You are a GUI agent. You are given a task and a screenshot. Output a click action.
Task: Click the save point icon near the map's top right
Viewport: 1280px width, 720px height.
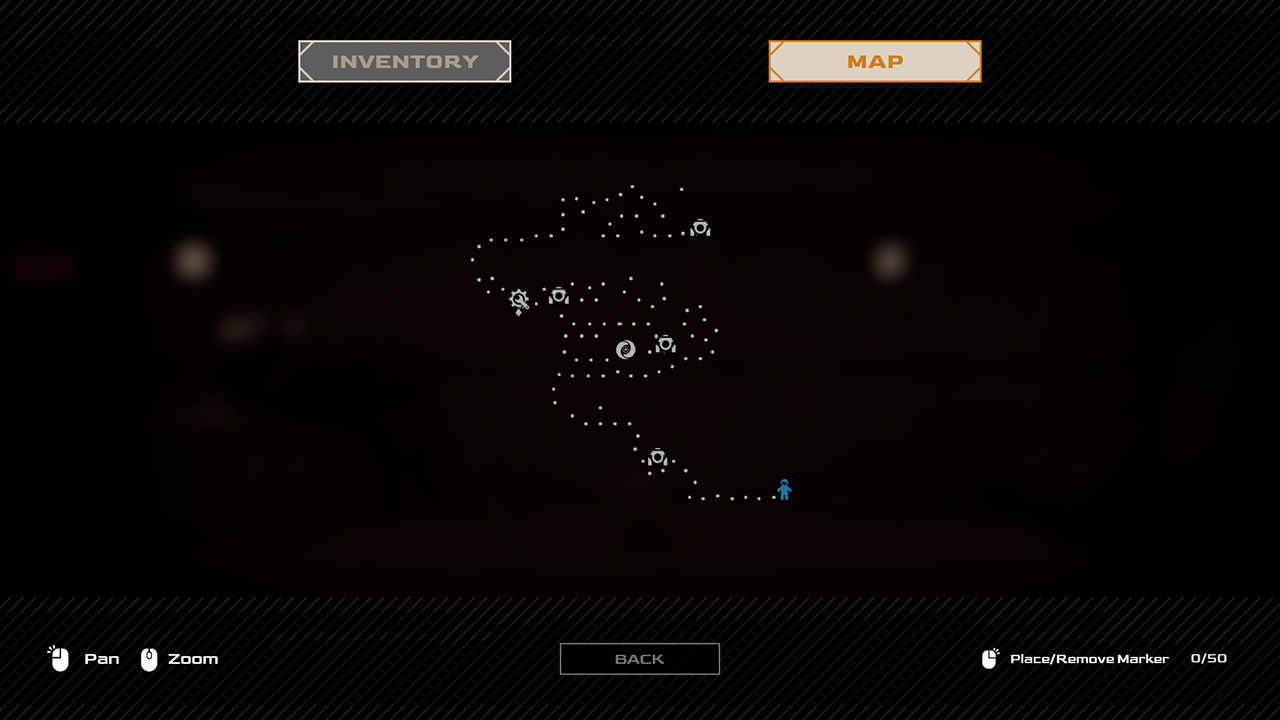pos(699,227)
